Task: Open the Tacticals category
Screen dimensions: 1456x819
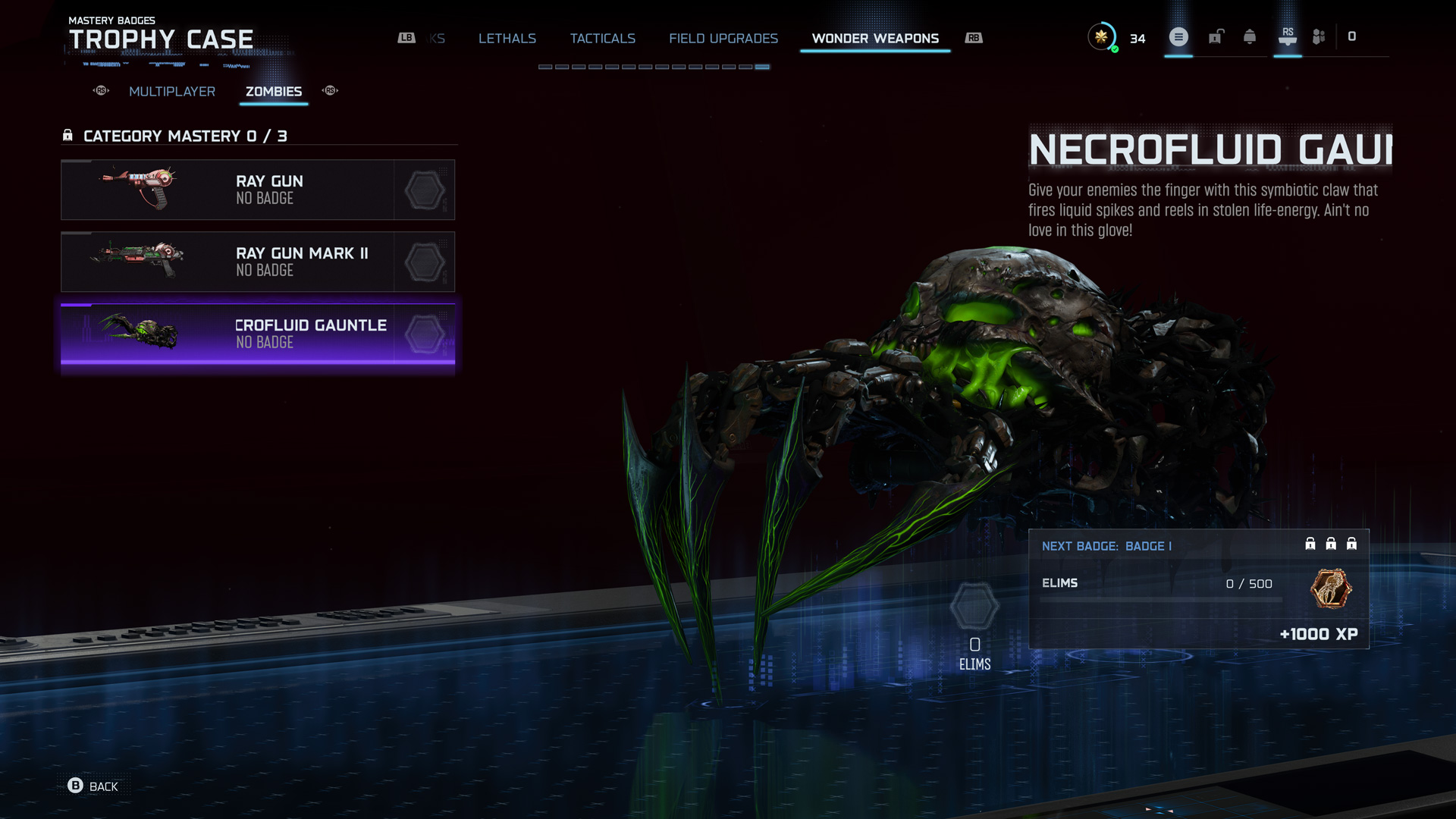Action: click(x=602, y=39)
